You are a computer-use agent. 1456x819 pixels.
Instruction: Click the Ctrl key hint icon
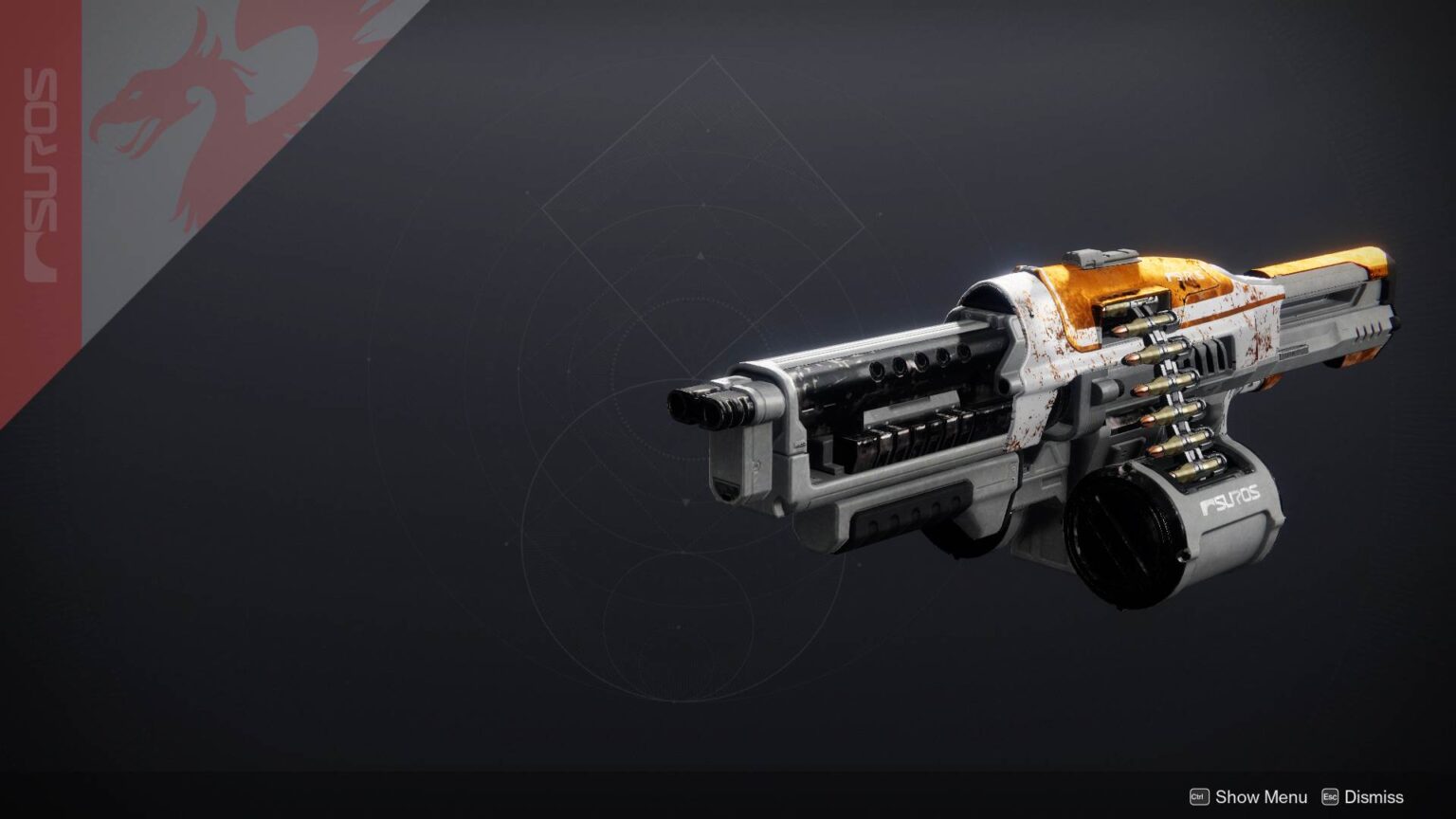(1200, 797)
